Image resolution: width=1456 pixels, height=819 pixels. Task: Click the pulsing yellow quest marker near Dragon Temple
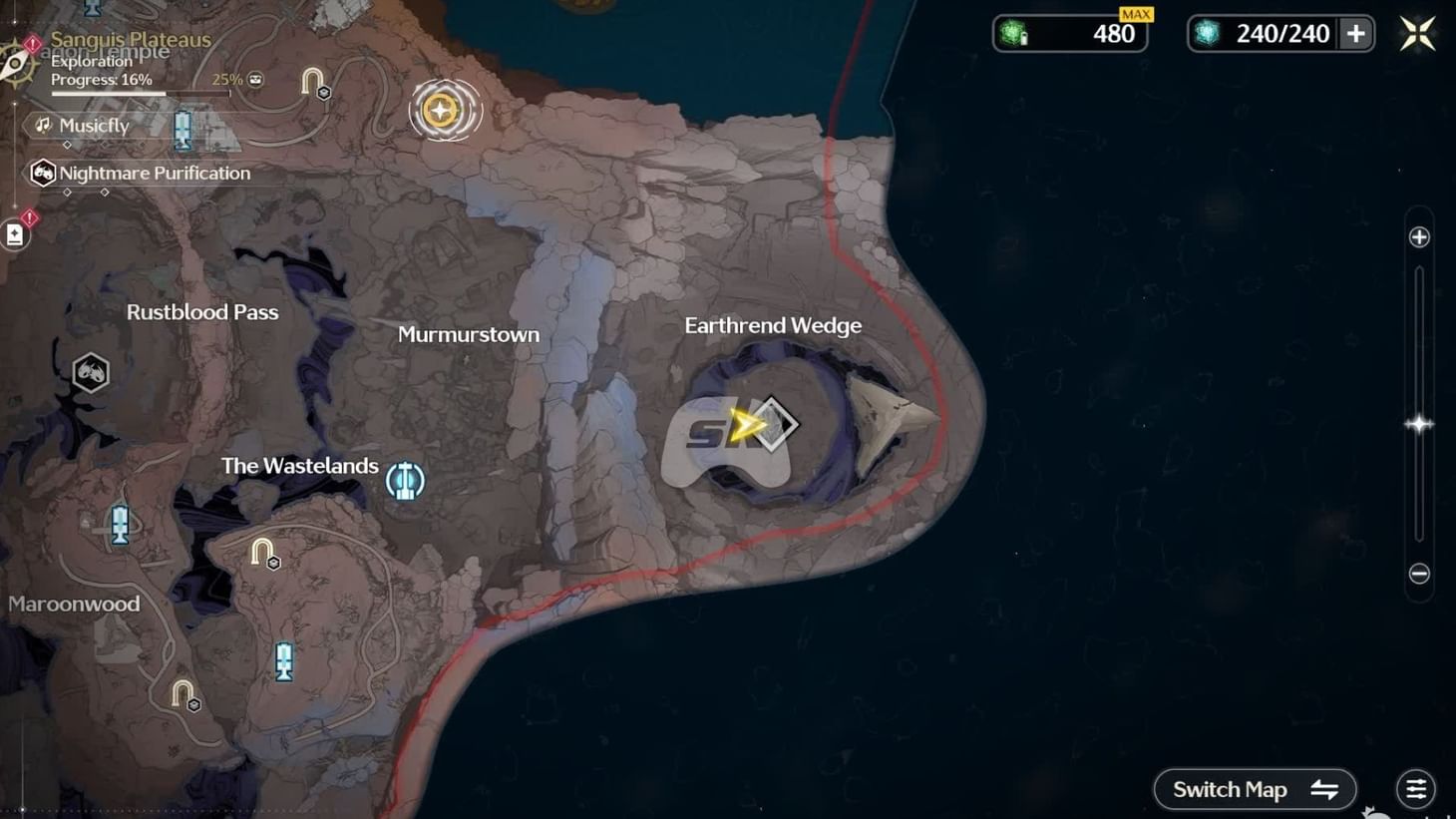(x=445, y=111)
